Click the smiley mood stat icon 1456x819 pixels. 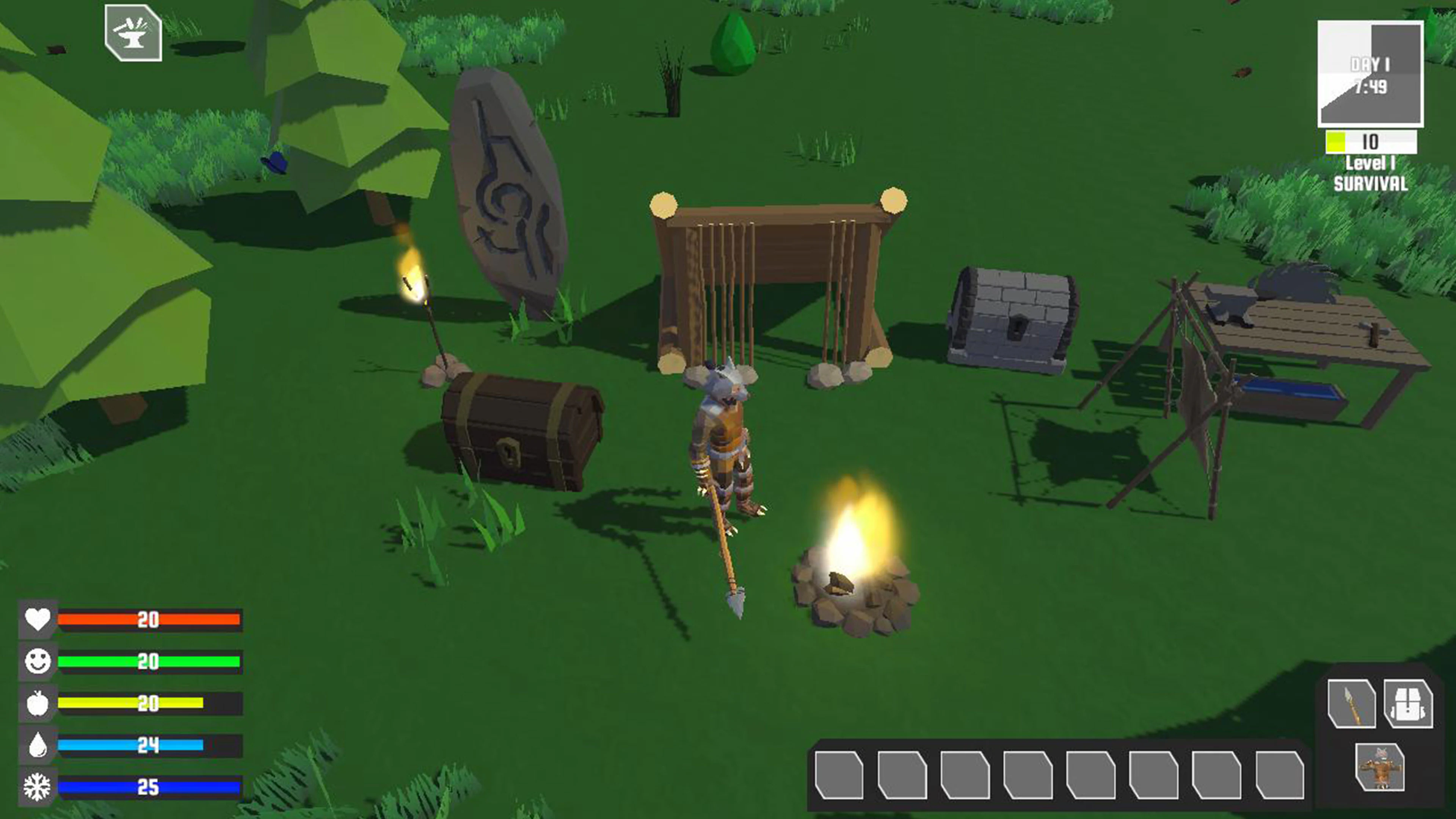click(37, 661)
